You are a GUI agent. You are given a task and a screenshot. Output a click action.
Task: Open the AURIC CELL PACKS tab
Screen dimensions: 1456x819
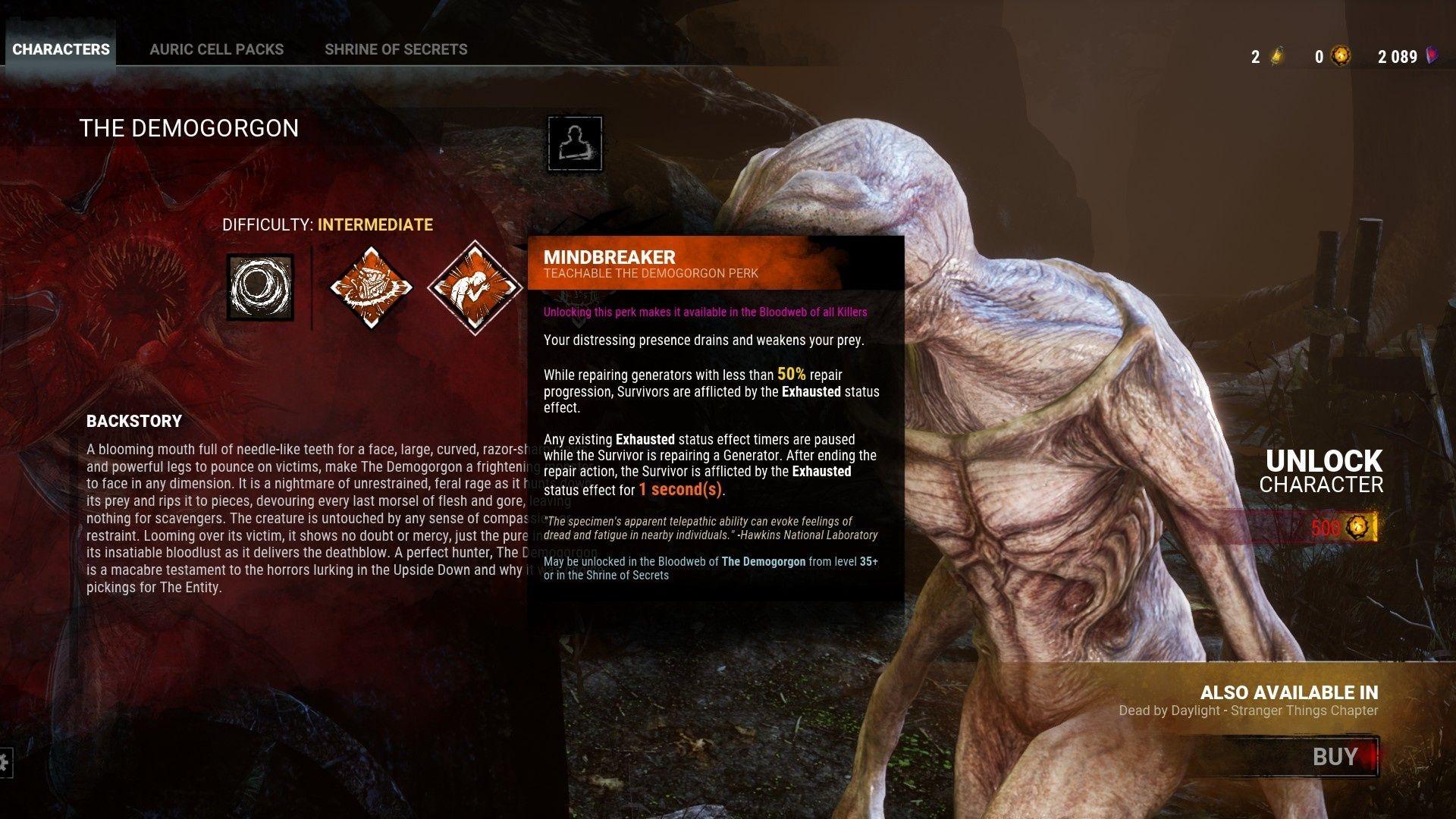click(218, 49)
